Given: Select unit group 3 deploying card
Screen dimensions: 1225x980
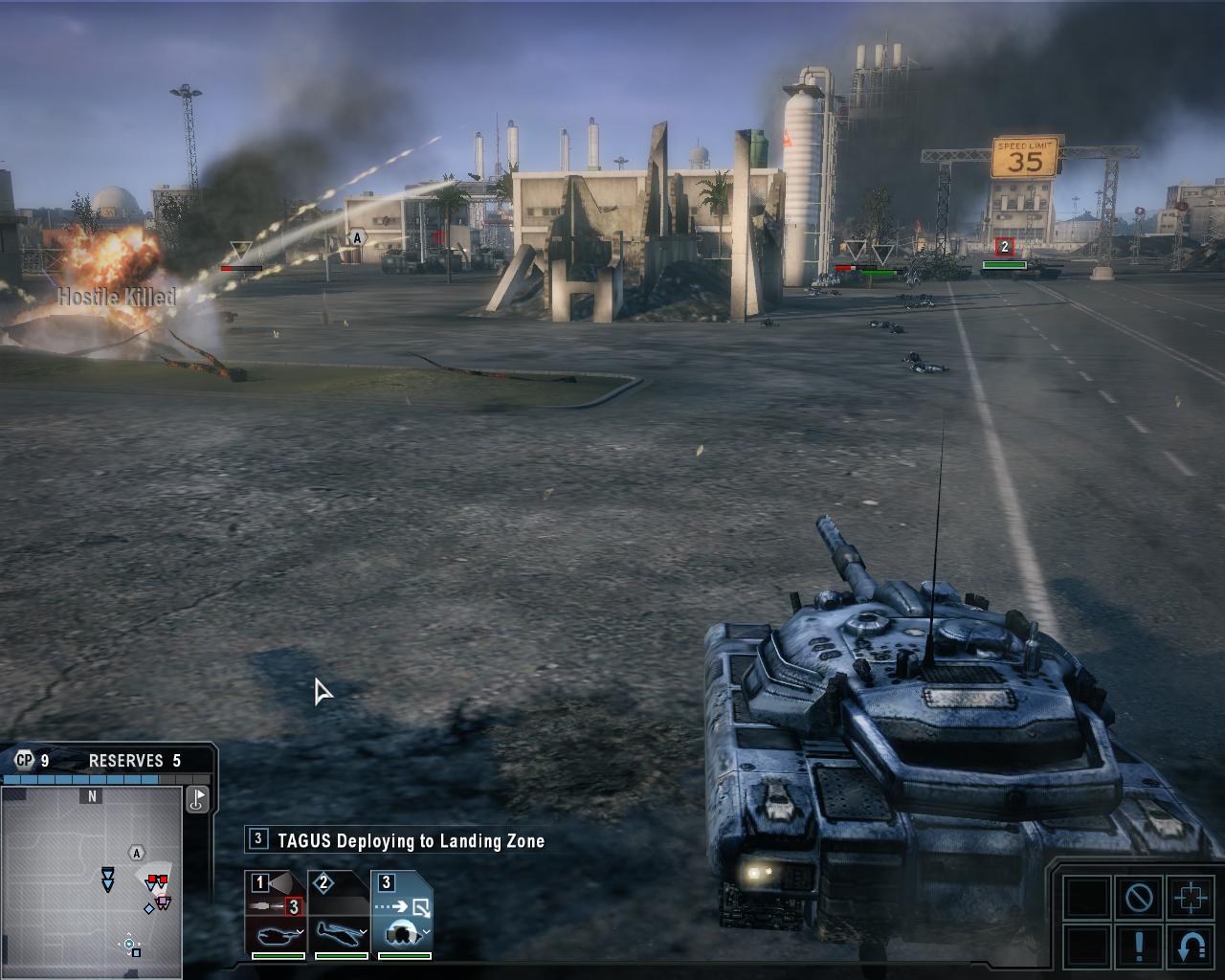Looking at the screenshot, I should pos(402,914).
